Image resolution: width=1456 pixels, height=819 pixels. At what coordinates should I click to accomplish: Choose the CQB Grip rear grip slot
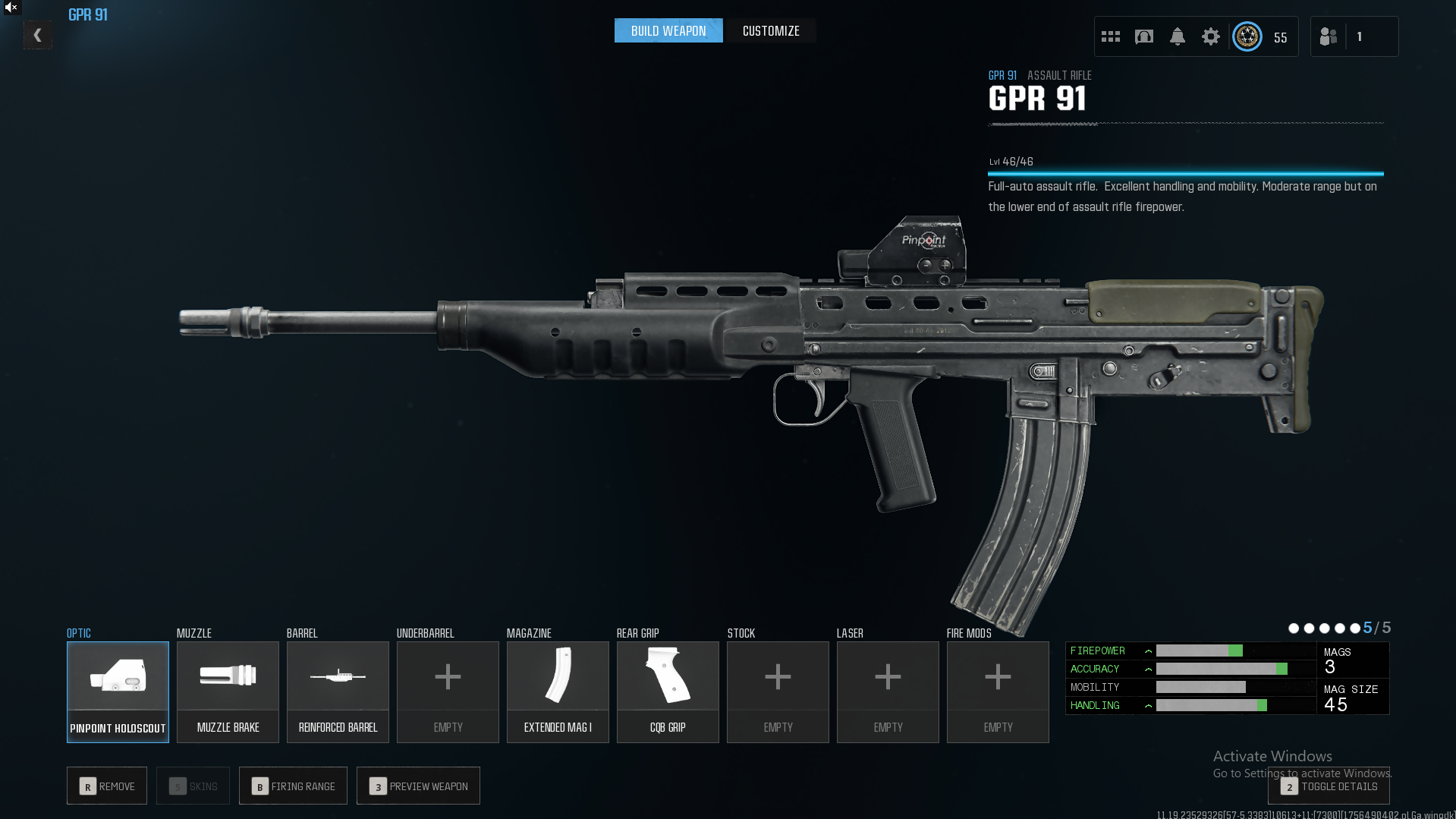click(x=668, y=691)
